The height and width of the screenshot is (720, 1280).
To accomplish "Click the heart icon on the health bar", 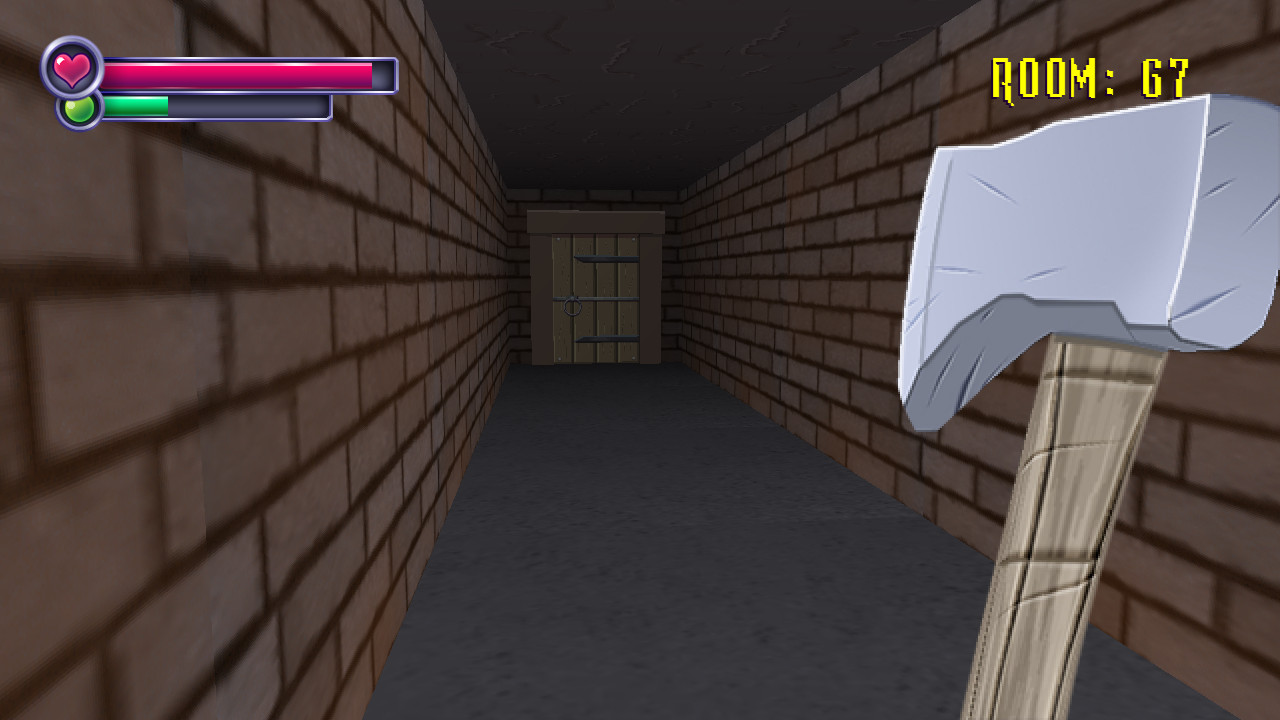I will pos(72,71).
